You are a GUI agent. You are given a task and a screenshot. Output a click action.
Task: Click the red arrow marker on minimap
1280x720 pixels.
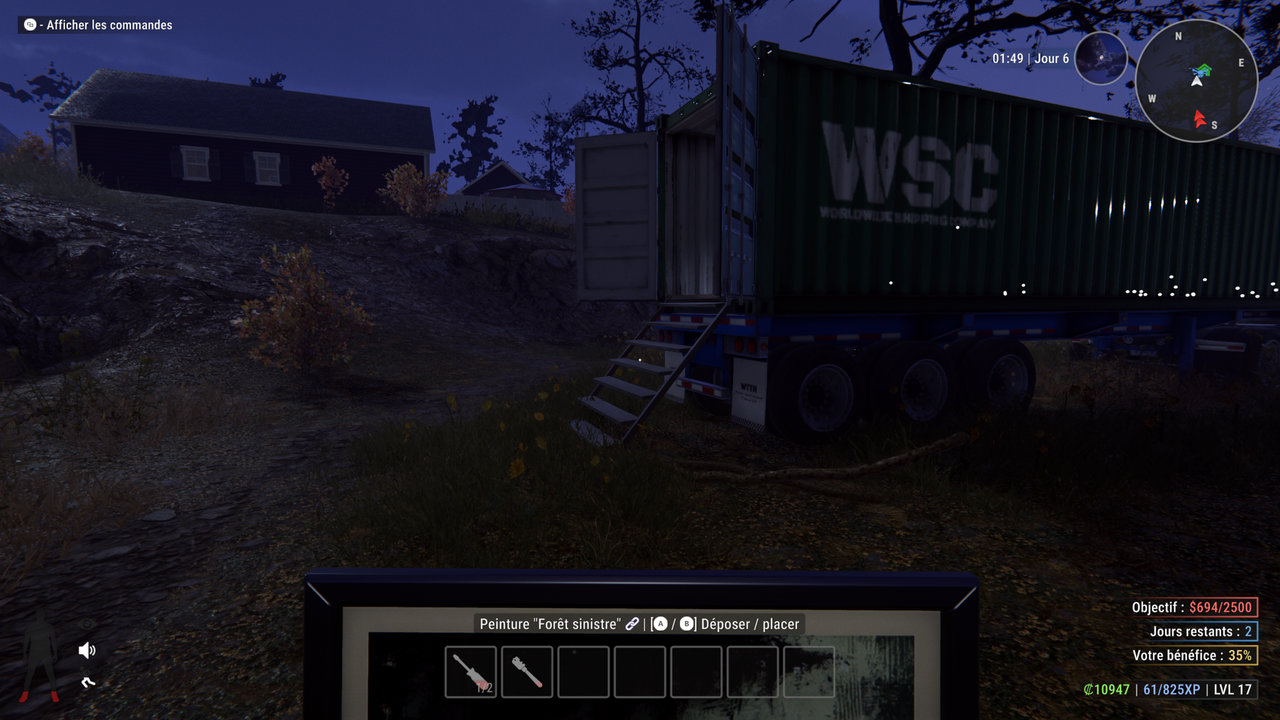click(x=1200, y=119)
